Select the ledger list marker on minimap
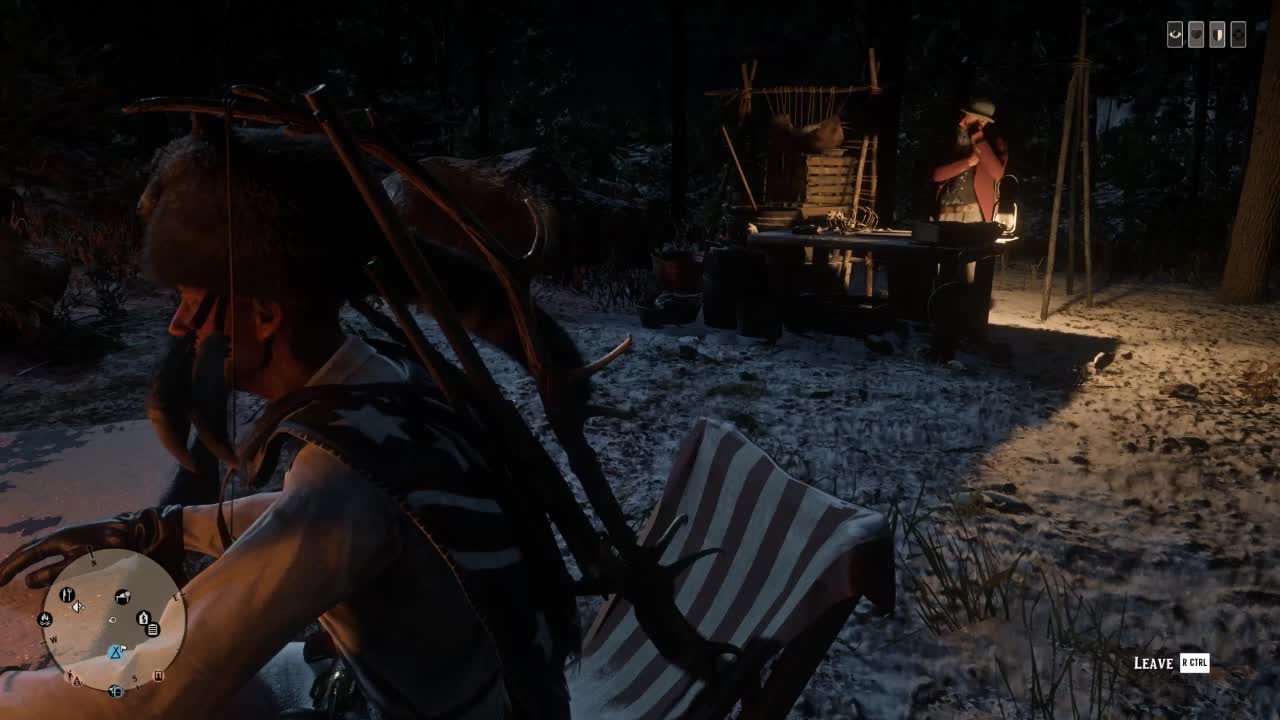Screen dimensions: 1280x720 pyautogui.click(x=153, y=629)
